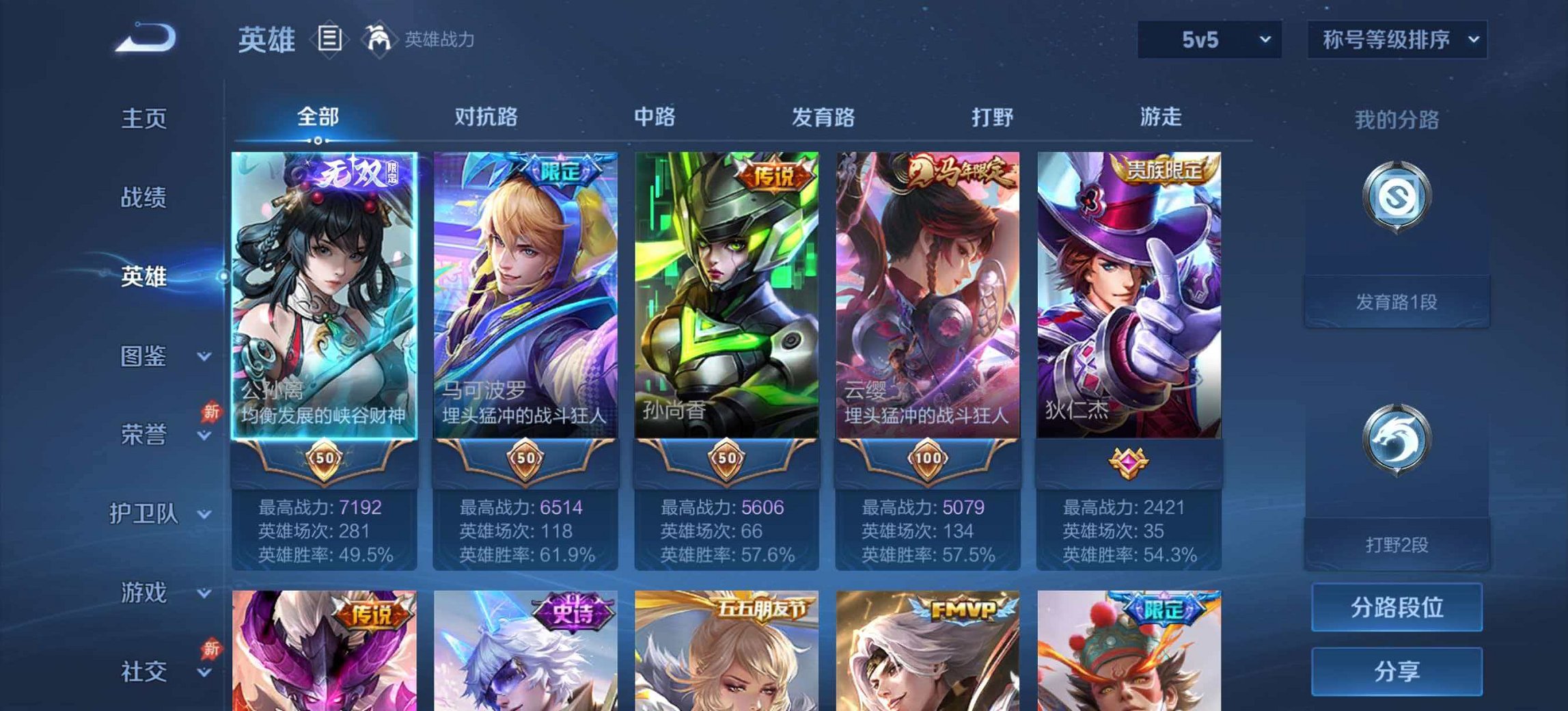Switch to the 打野 lane tab
The image size is (1568, 711).
pos(994,118)
